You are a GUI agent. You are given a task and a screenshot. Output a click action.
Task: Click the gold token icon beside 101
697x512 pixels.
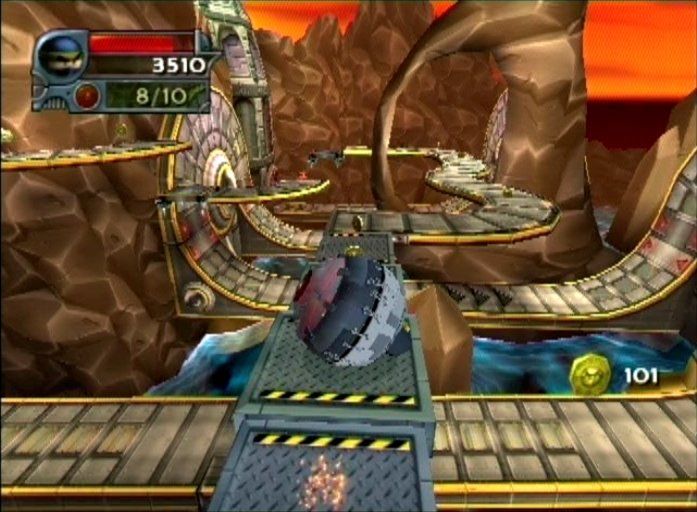(x=589, y=375)
